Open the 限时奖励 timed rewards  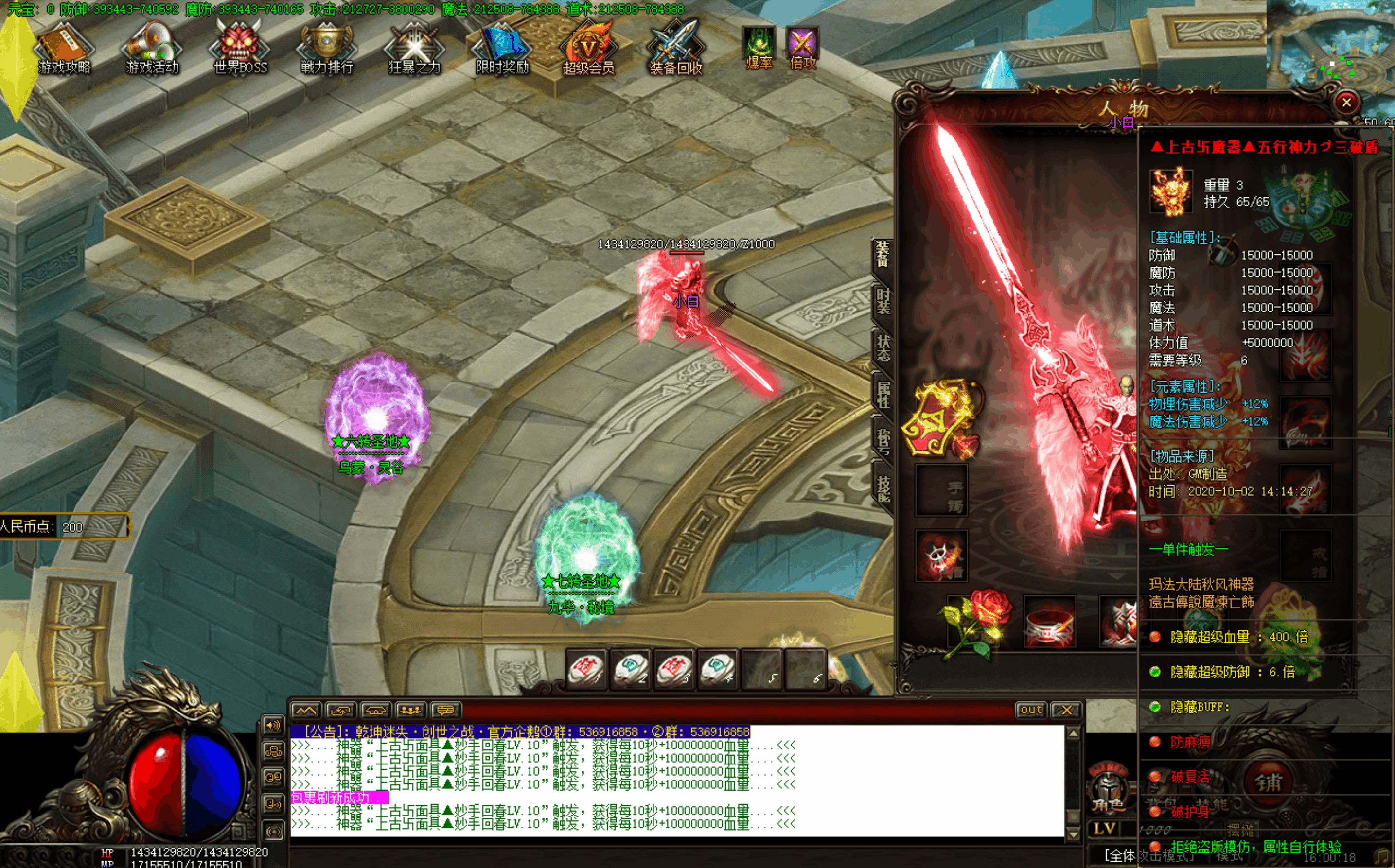[502, 48]
